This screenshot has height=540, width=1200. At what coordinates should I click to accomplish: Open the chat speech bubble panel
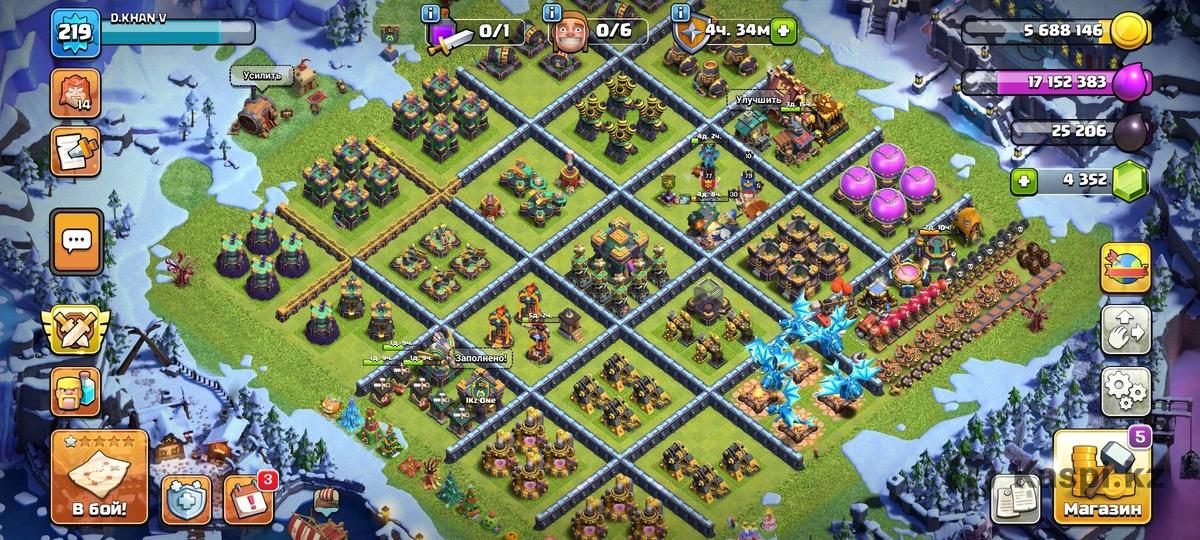pos(77,241)
